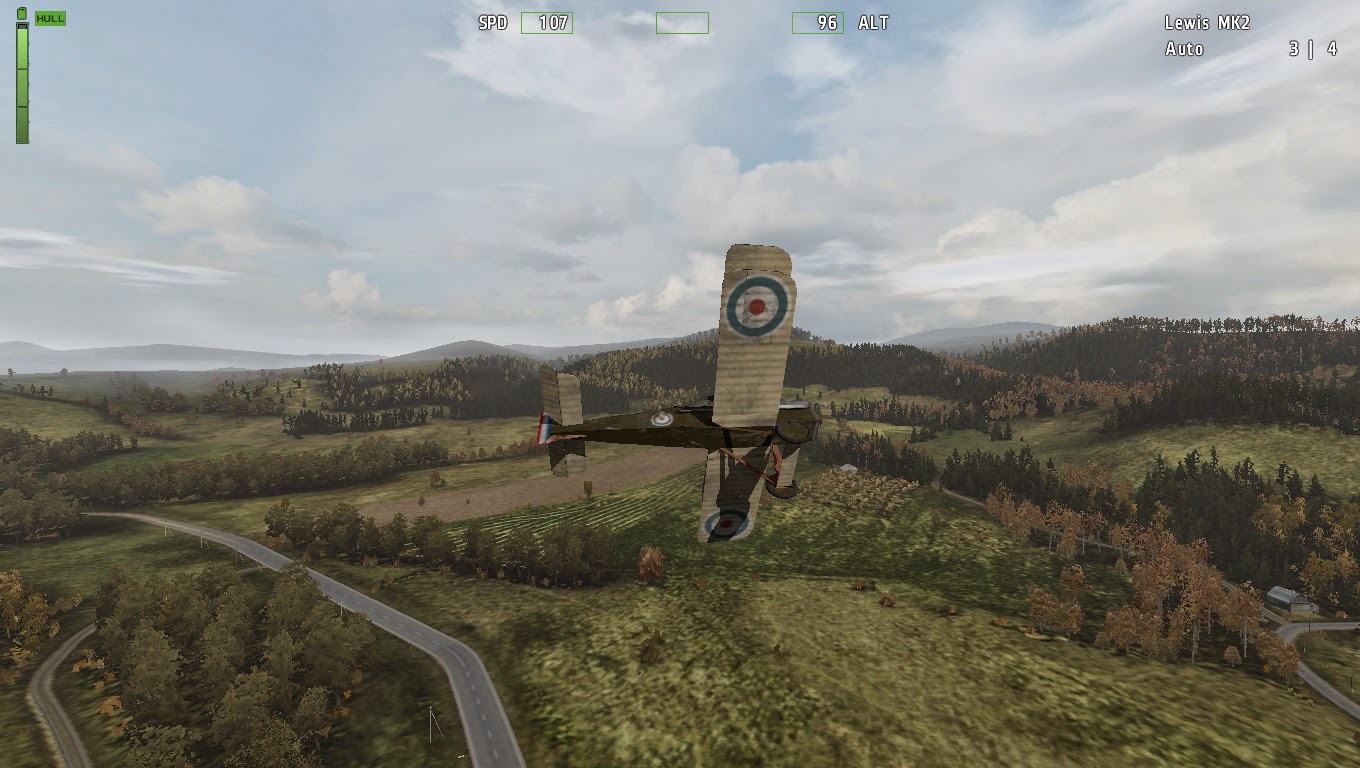Viewport: 1360px width, 768px height.
Task: Open the speed readout box showing 107
Action: (545, 22)
